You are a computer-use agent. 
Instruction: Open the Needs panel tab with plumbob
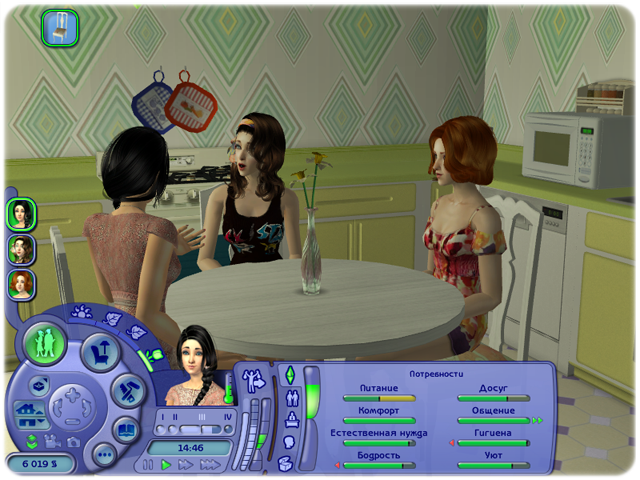[291, 375]
